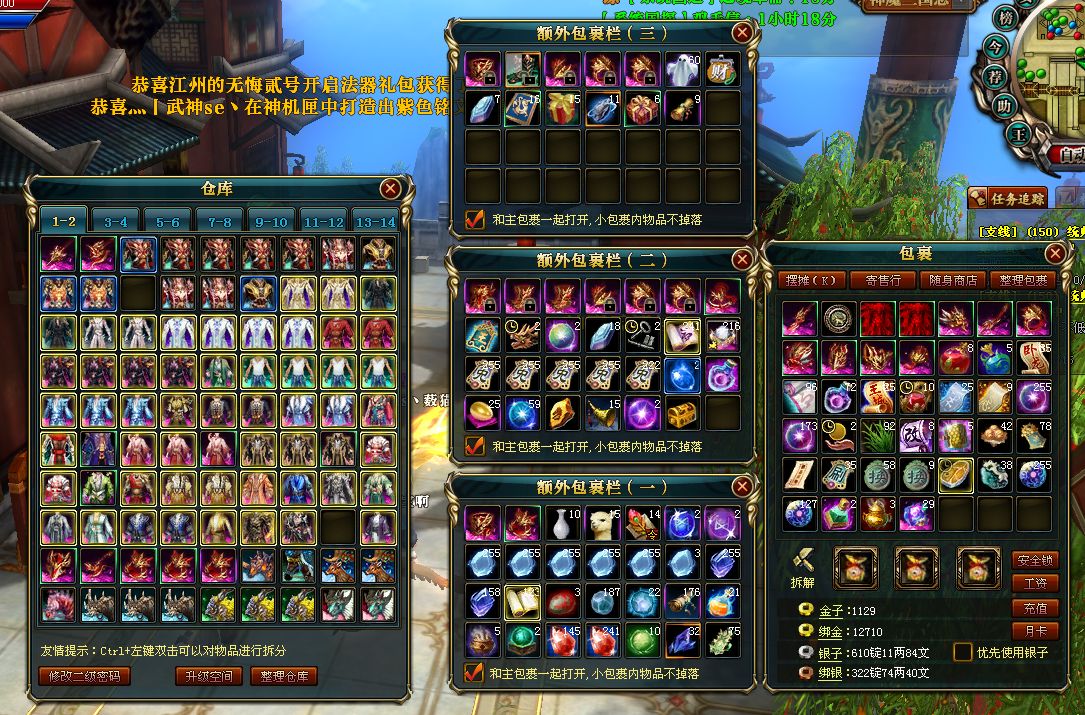Sort the warehouse with 整理仓库
This screenshot has width=1085, height=715.
click(283, 676)
